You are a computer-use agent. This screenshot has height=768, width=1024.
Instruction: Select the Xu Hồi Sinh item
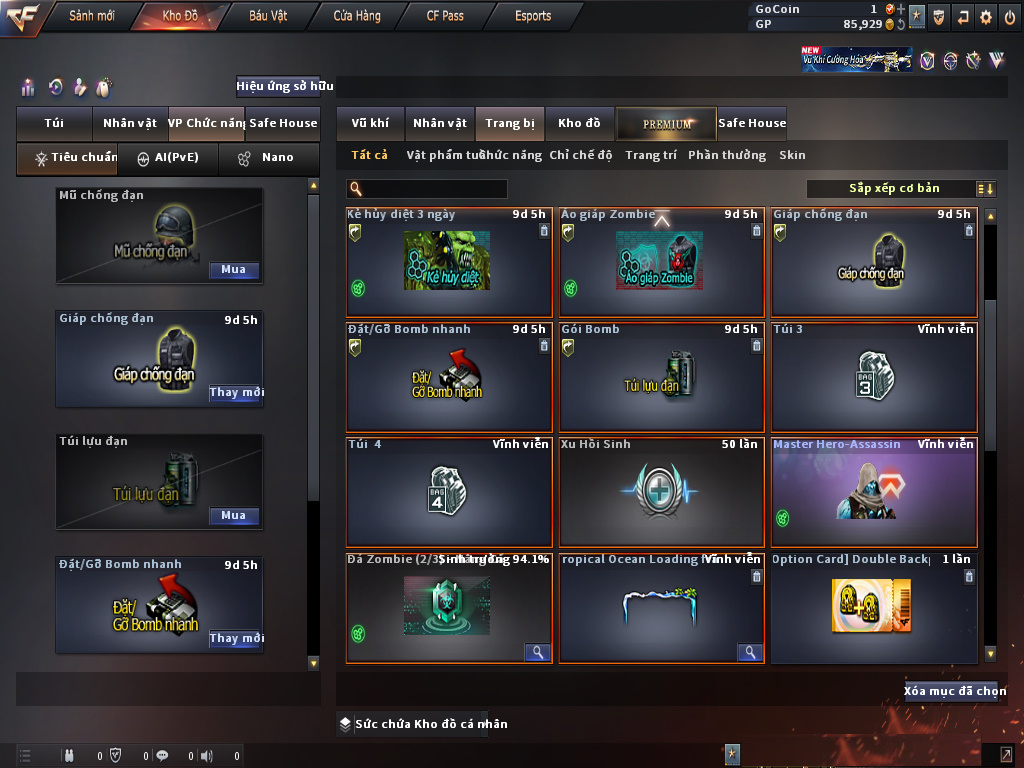pos(661,492)
